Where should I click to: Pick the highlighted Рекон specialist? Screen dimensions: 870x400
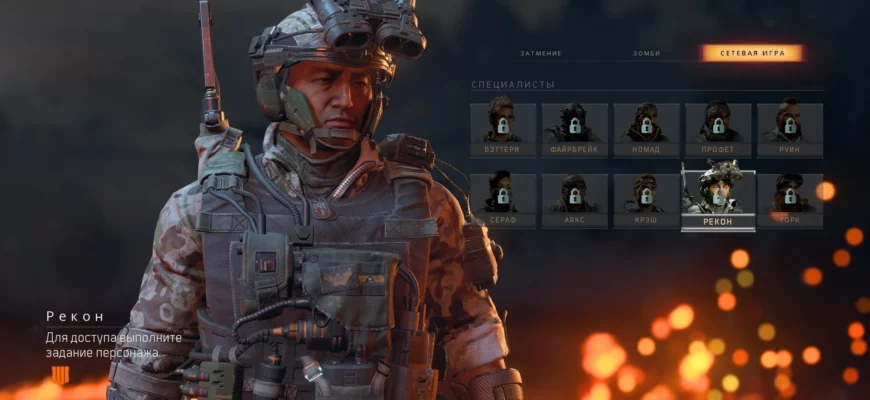click(718, 197)
